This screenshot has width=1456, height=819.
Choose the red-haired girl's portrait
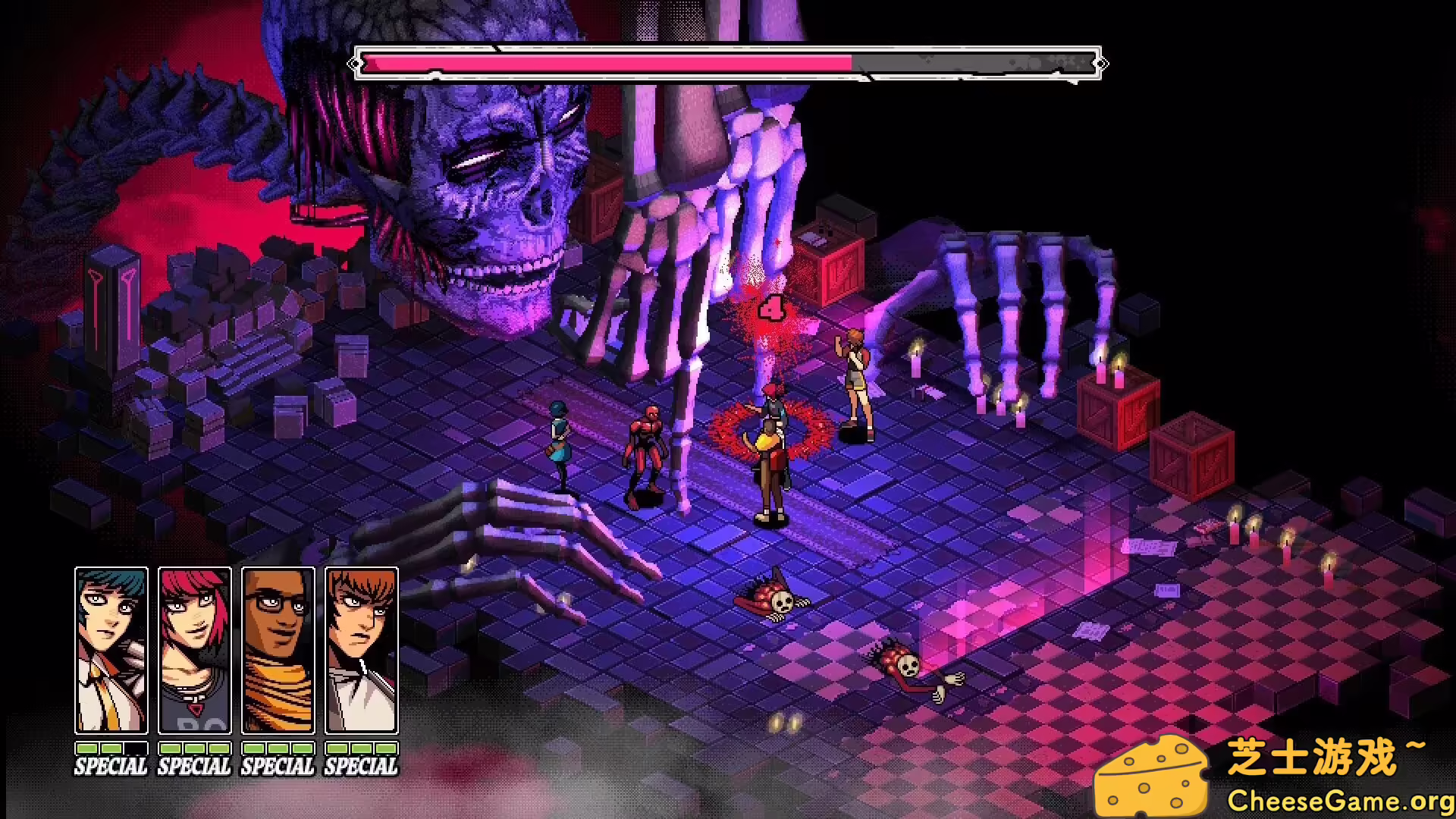195,651
